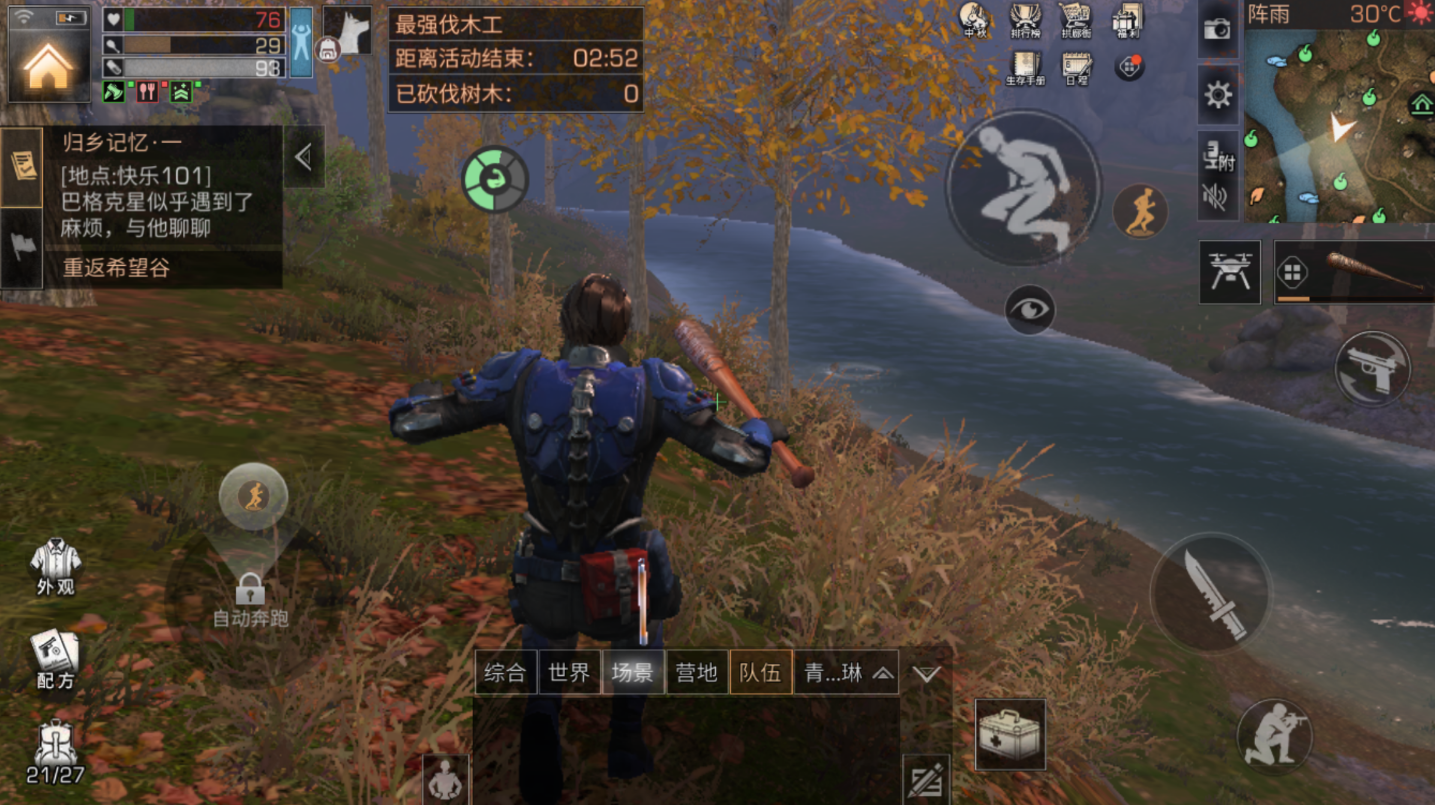Attack with the knife button
The width and height of the screenshot is (1435, 805).
click(1210, 593)
